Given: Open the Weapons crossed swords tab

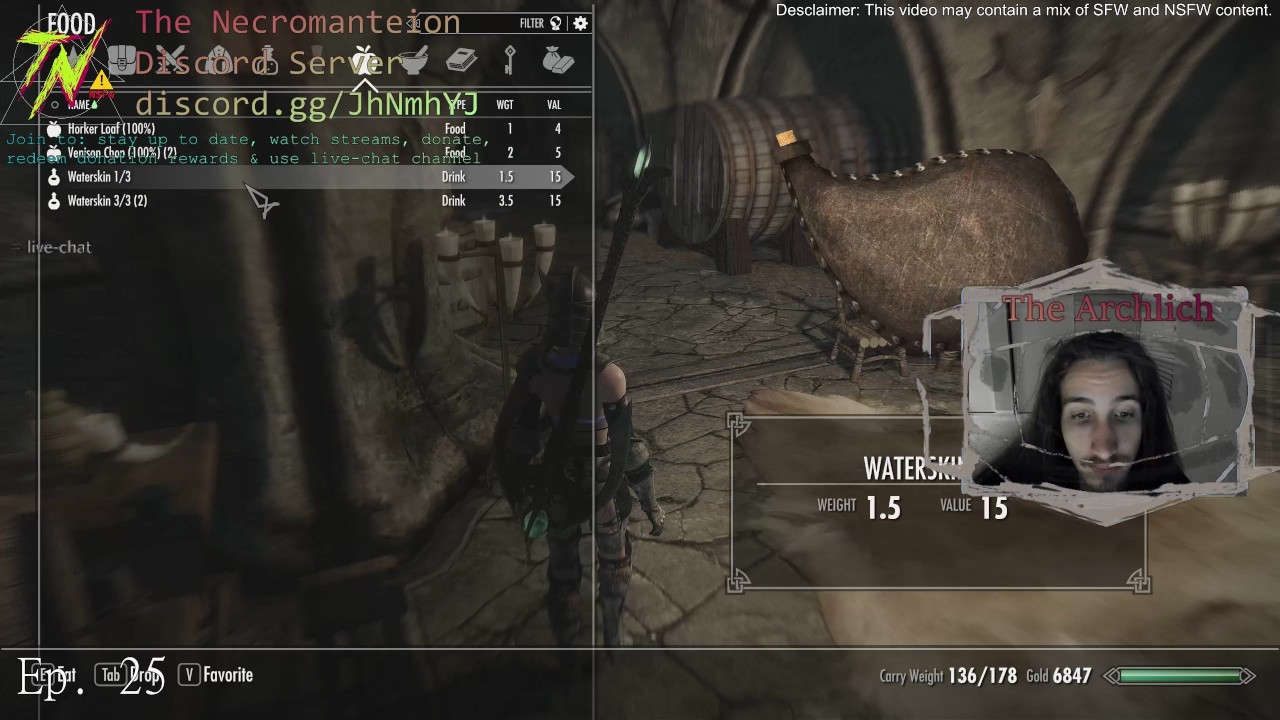Looking at the screenshot, I should (x=171, y=61).
